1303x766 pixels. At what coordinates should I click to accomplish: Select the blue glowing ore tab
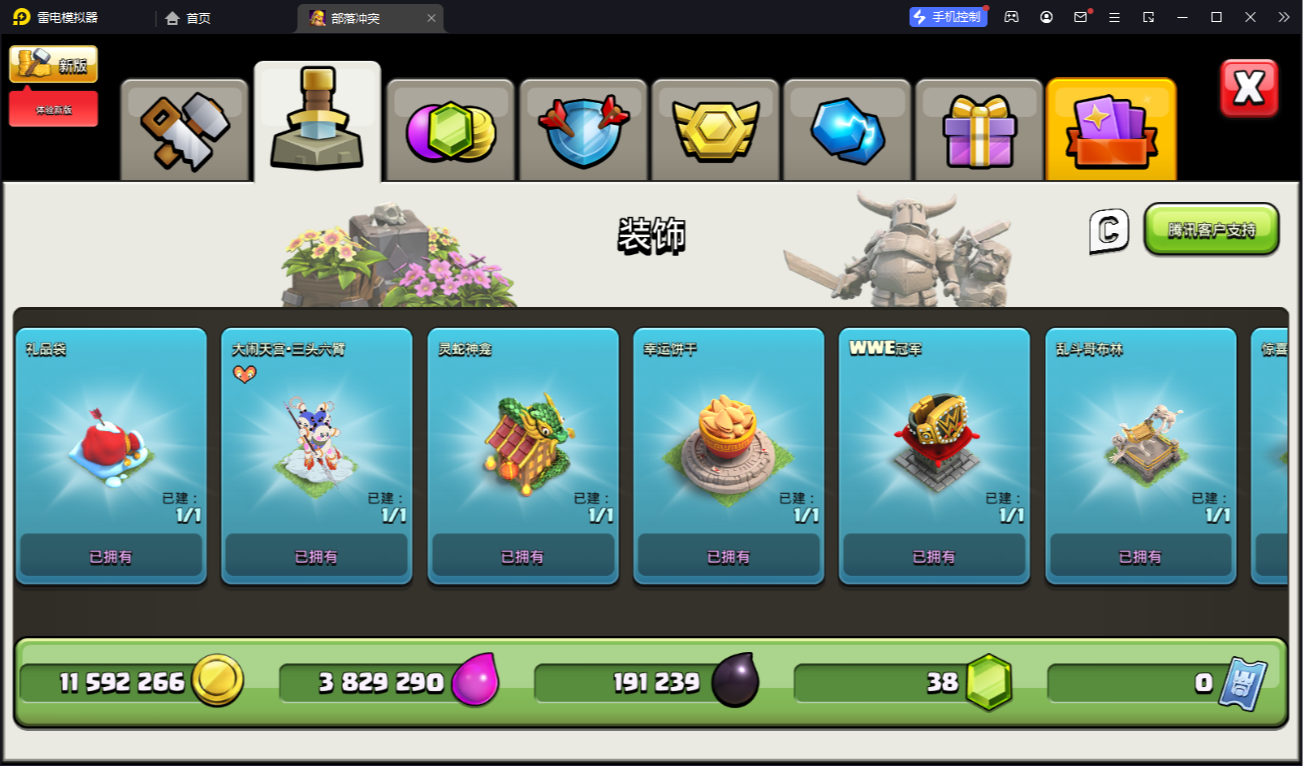point(847,130)
